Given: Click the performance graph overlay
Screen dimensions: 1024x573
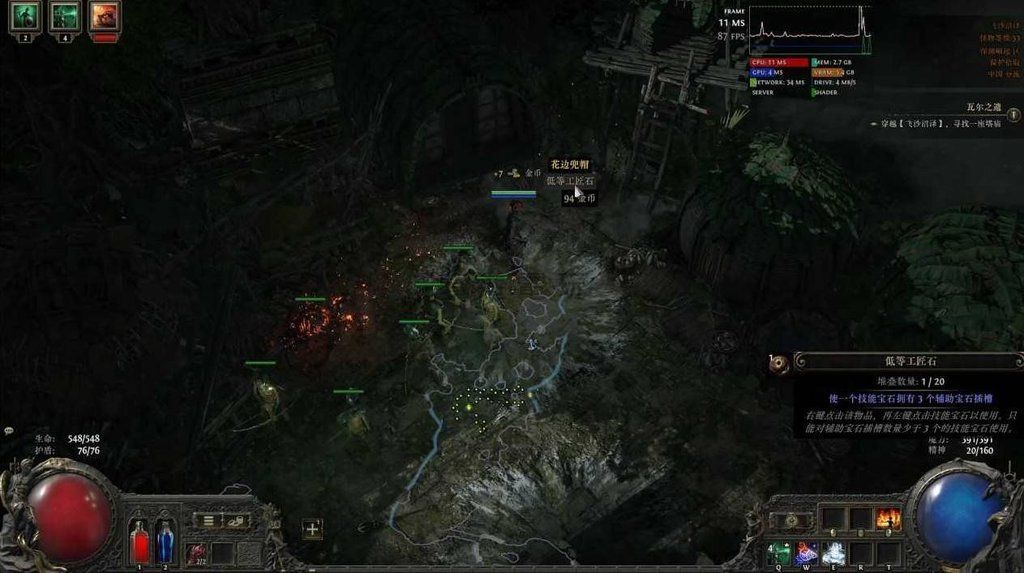Looking at the screenshot, I should (810, 30).
